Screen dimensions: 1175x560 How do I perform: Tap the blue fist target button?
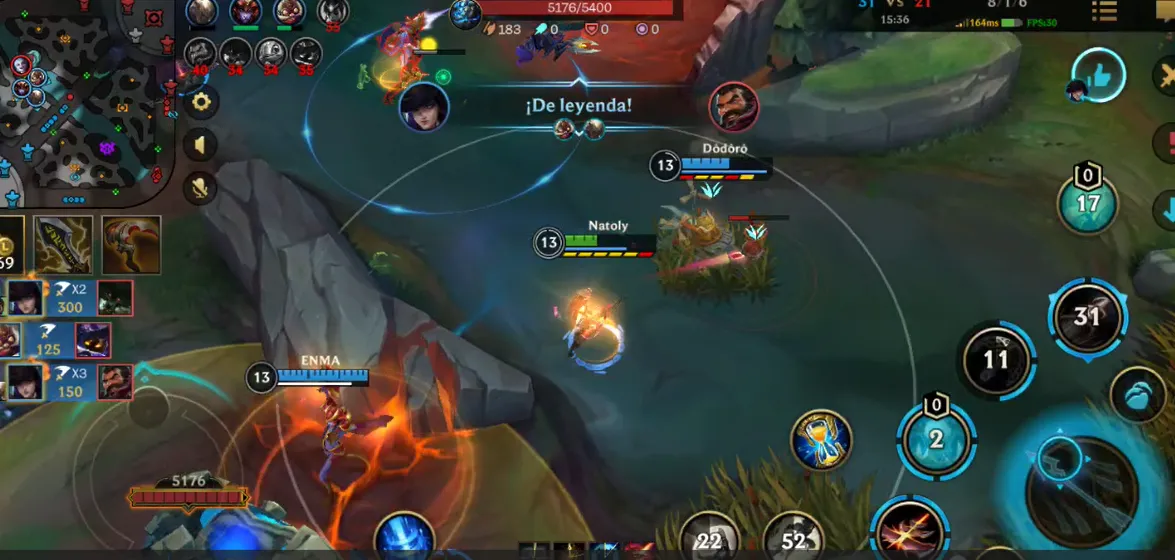(x=1137, y=396)
